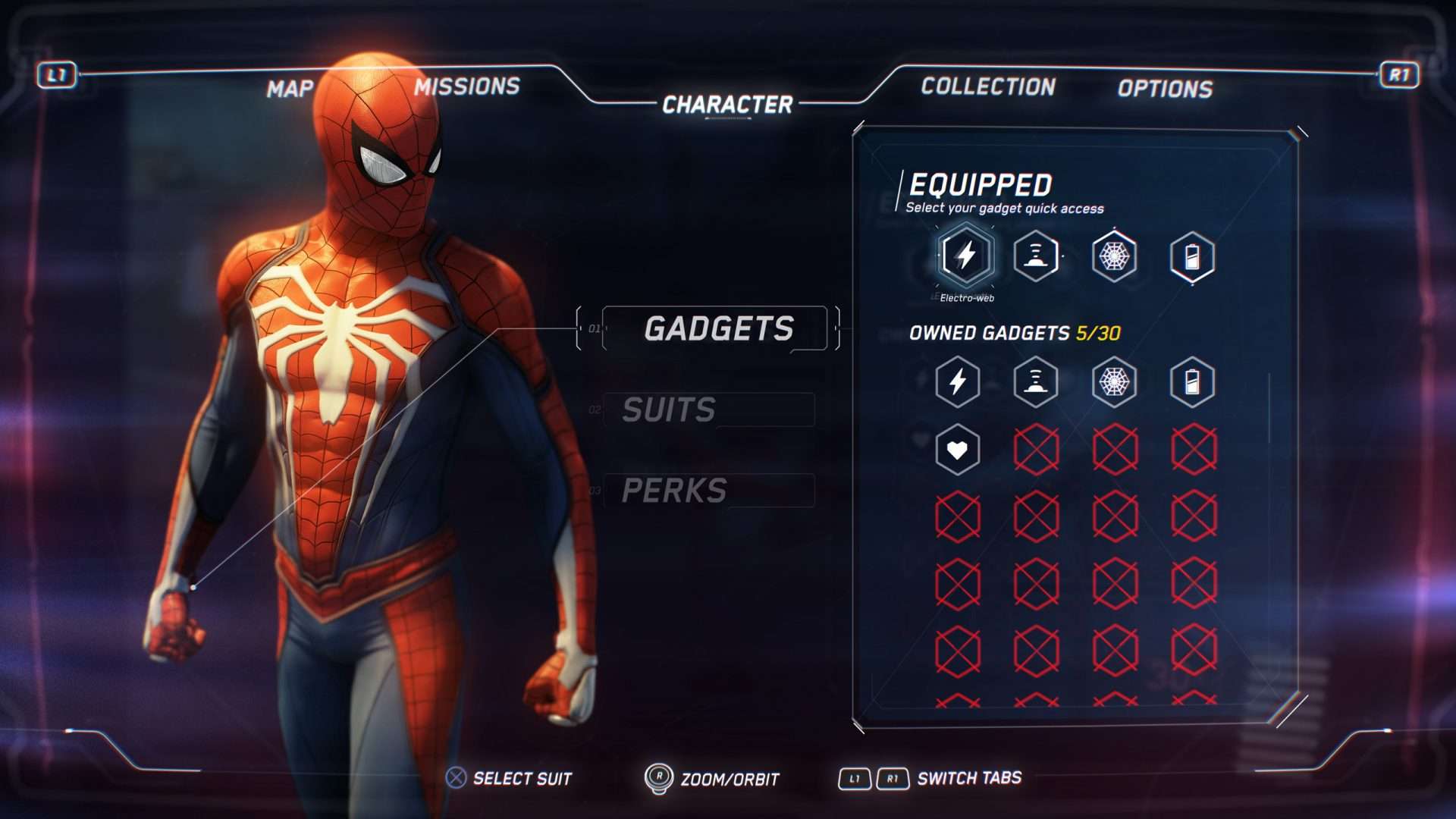Open the Suits menu entry

pos(669,410)
